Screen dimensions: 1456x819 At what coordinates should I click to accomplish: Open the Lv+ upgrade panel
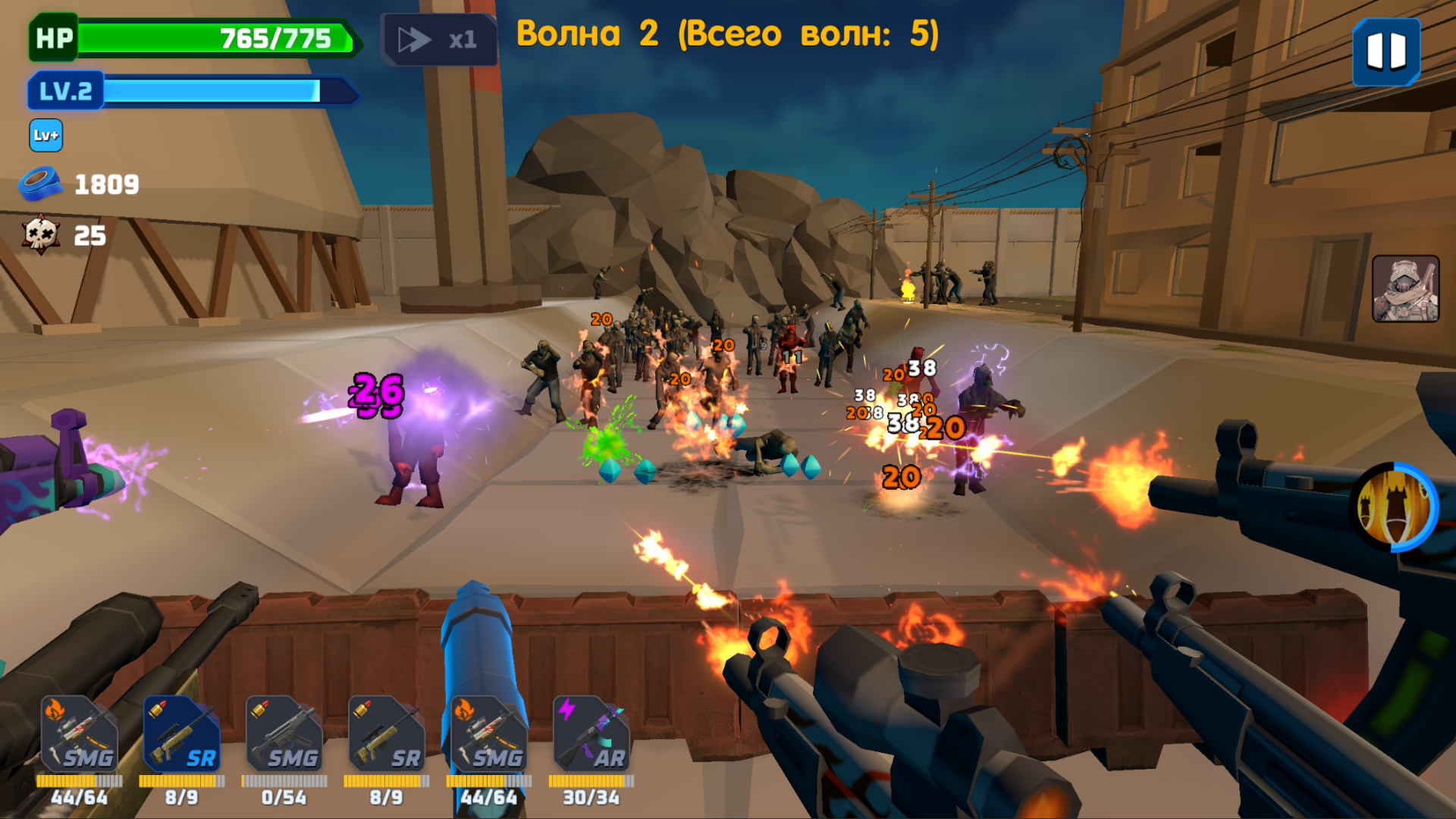44,136
